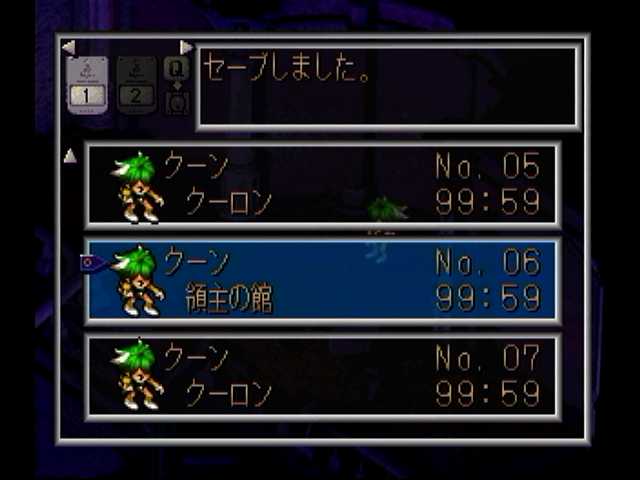
Task: Pick save file No. 07
Action: pyautogui.click(x=322, y=375)
